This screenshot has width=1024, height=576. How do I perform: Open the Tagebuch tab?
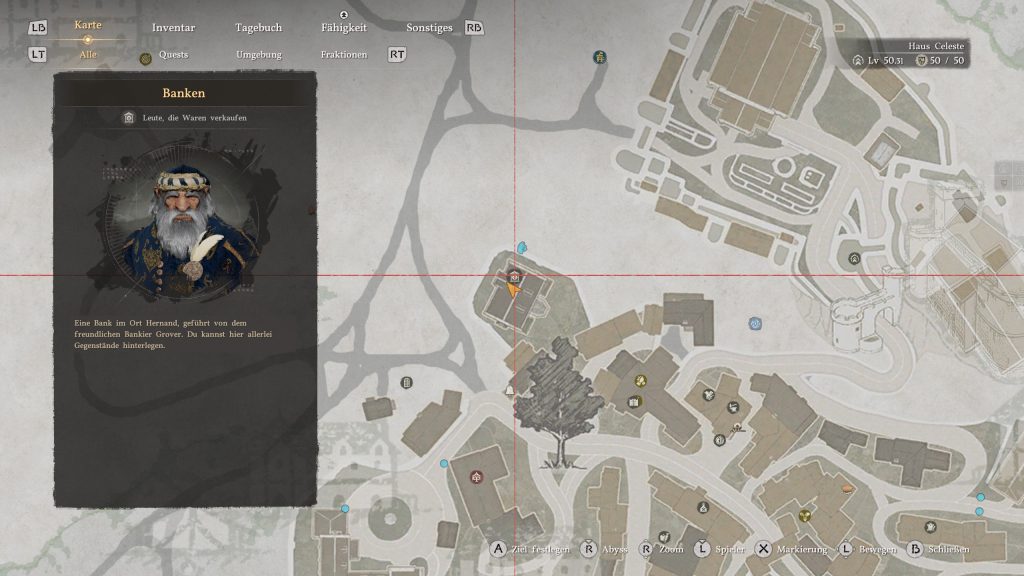click(x=258, y=28)
